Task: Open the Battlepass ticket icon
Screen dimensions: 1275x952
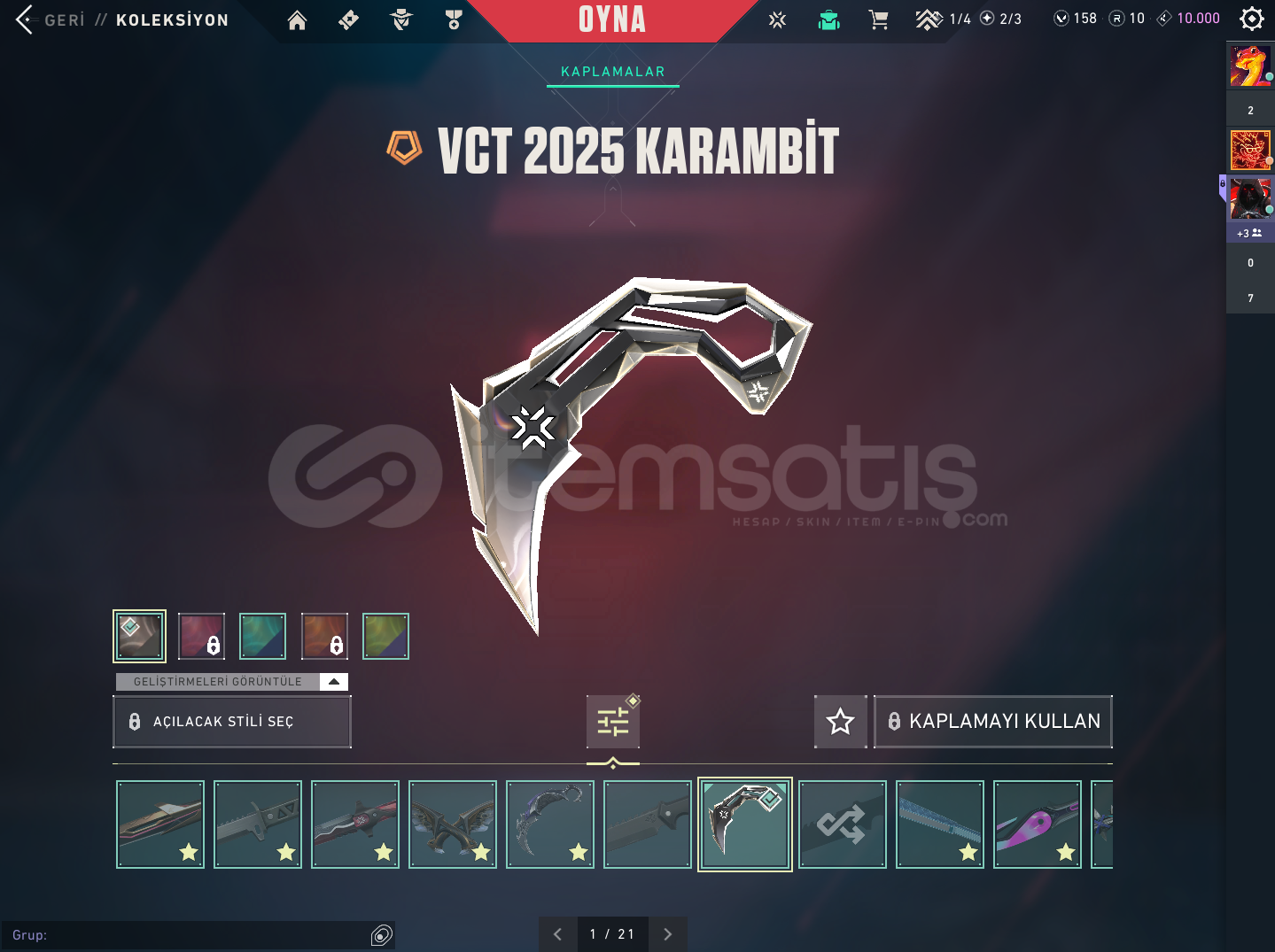Action: coord(348,19)
